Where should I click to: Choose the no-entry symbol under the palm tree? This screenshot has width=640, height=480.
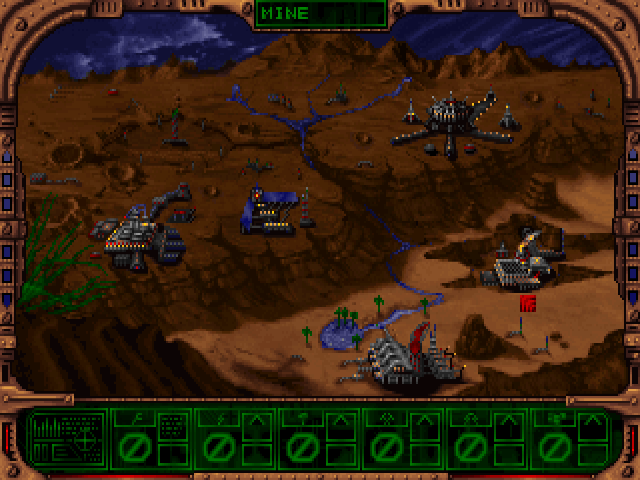pyautogui.click(x=302, y=446)
